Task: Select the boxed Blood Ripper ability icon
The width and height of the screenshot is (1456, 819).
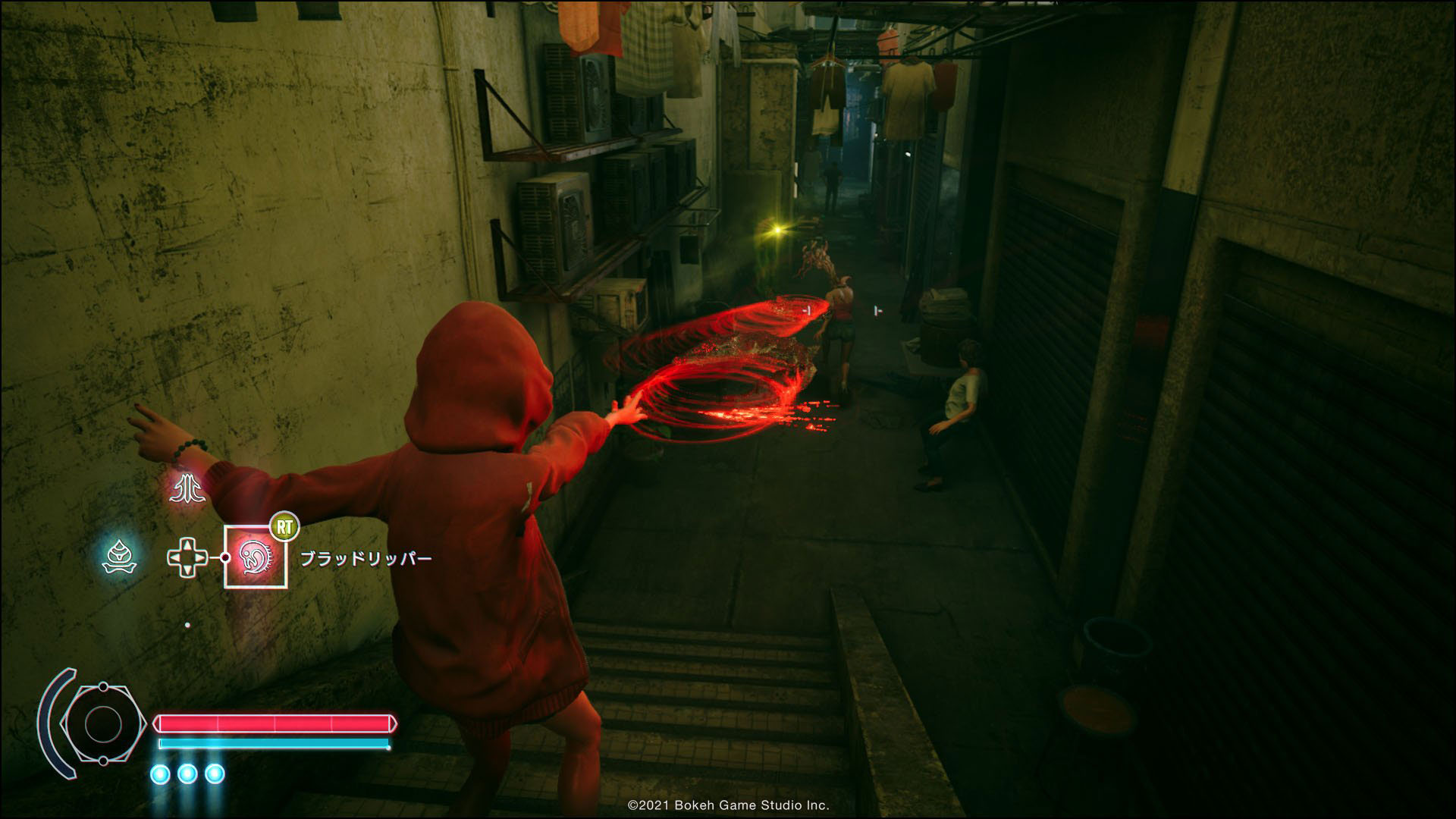Action: coord(256,557)
